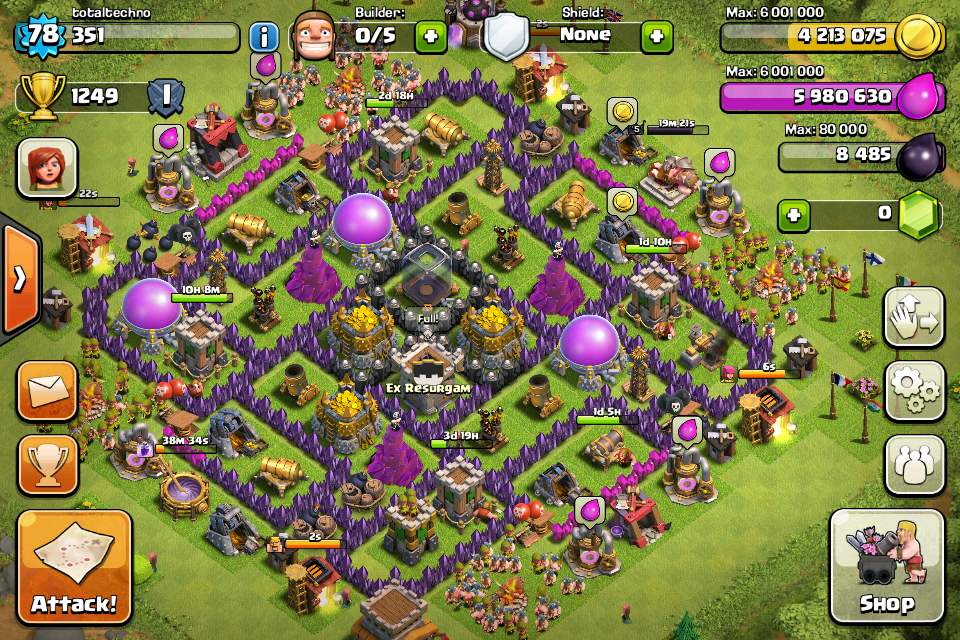Open the blue info button
960x640 pixels.
point(264,38)
